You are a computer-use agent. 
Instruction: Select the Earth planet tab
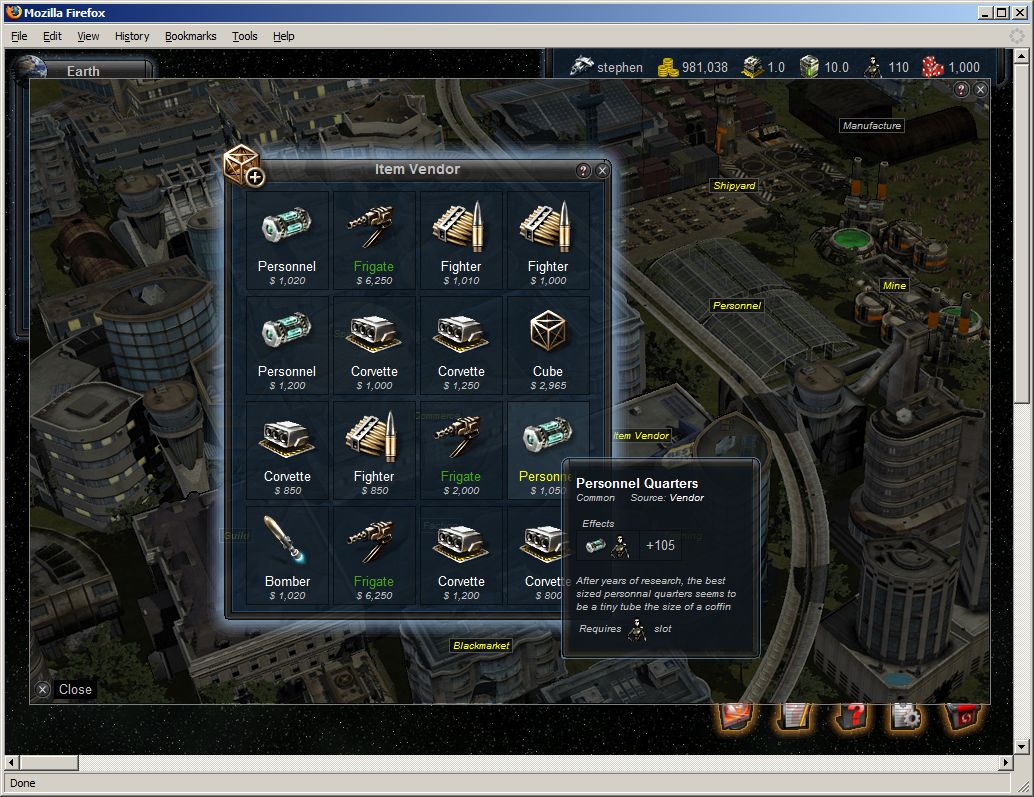point(82,71)
